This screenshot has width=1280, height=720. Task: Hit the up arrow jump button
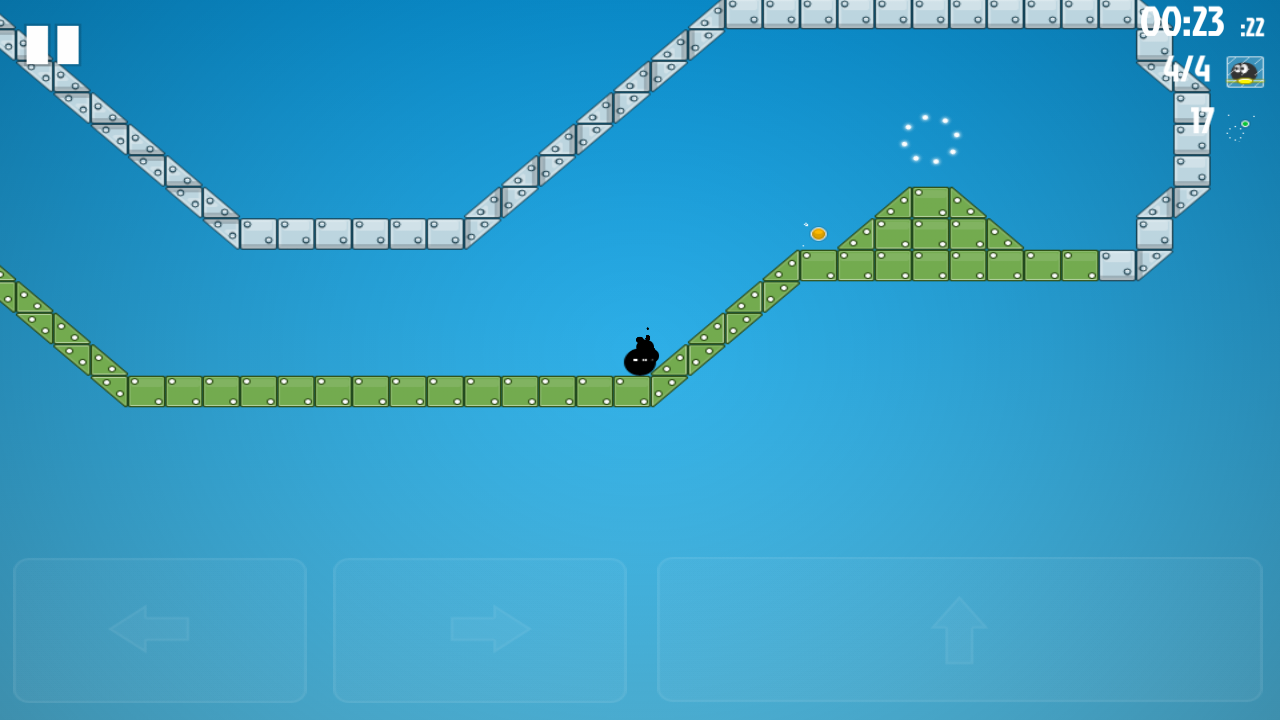[959, 629]
